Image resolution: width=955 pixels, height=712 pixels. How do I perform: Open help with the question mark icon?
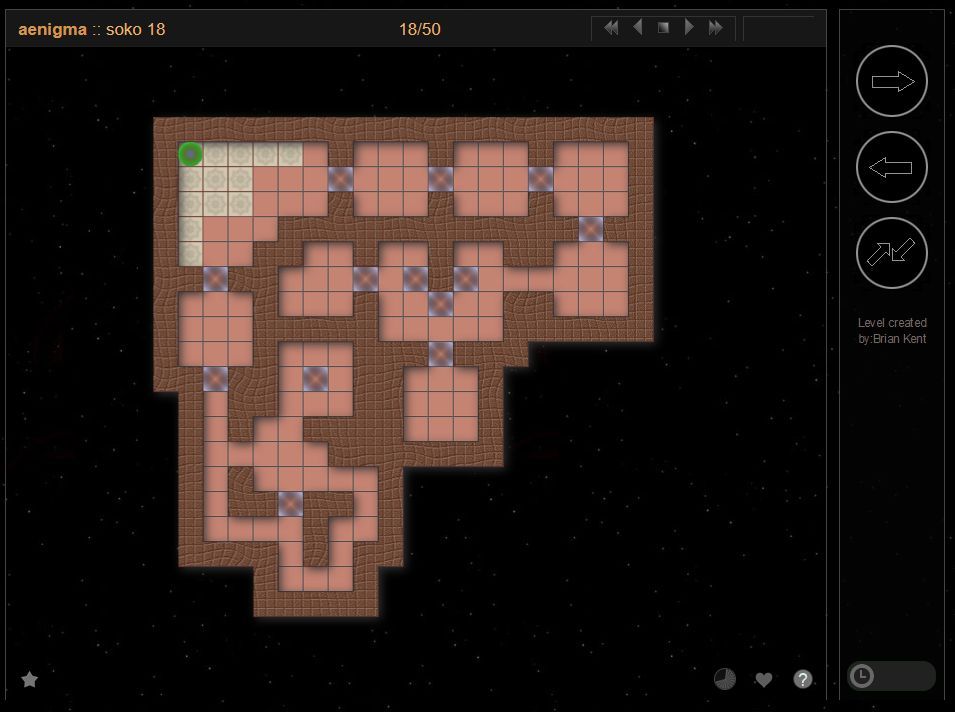point(803,680)
